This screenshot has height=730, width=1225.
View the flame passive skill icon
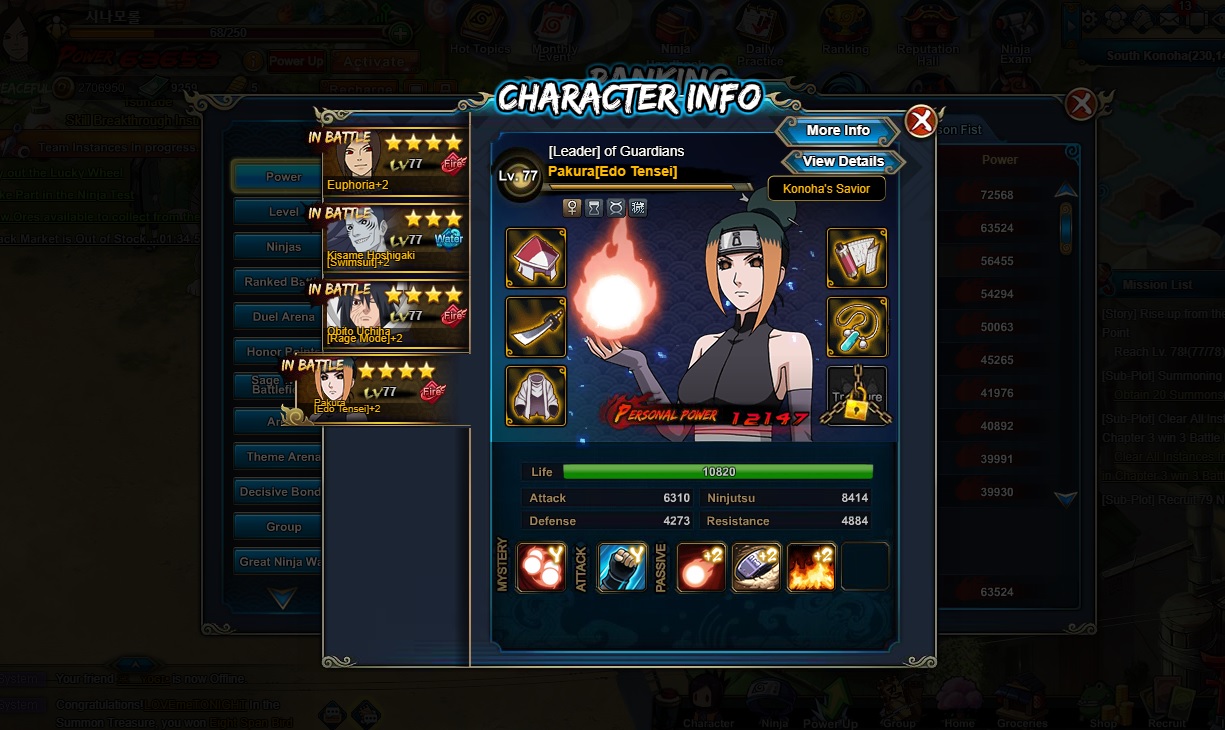point(811,567)
